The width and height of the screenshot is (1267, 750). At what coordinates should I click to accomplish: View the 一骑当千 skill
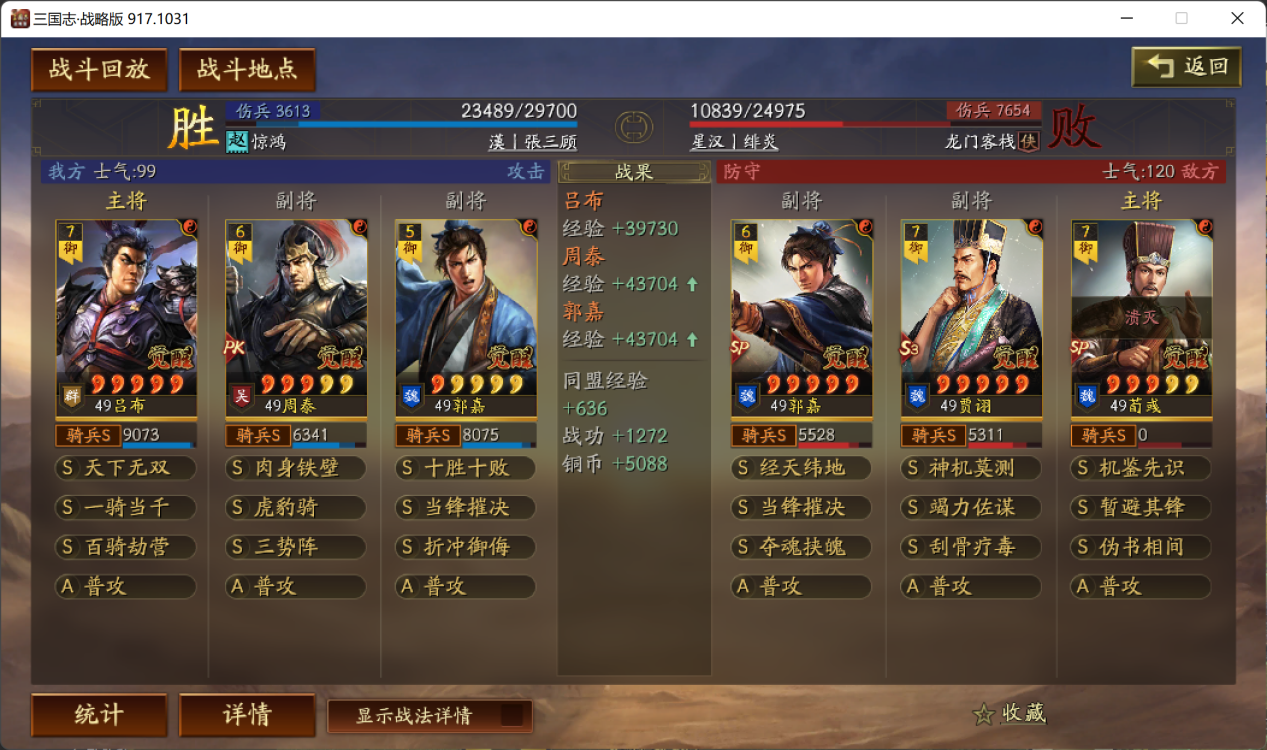pos(126,507)
